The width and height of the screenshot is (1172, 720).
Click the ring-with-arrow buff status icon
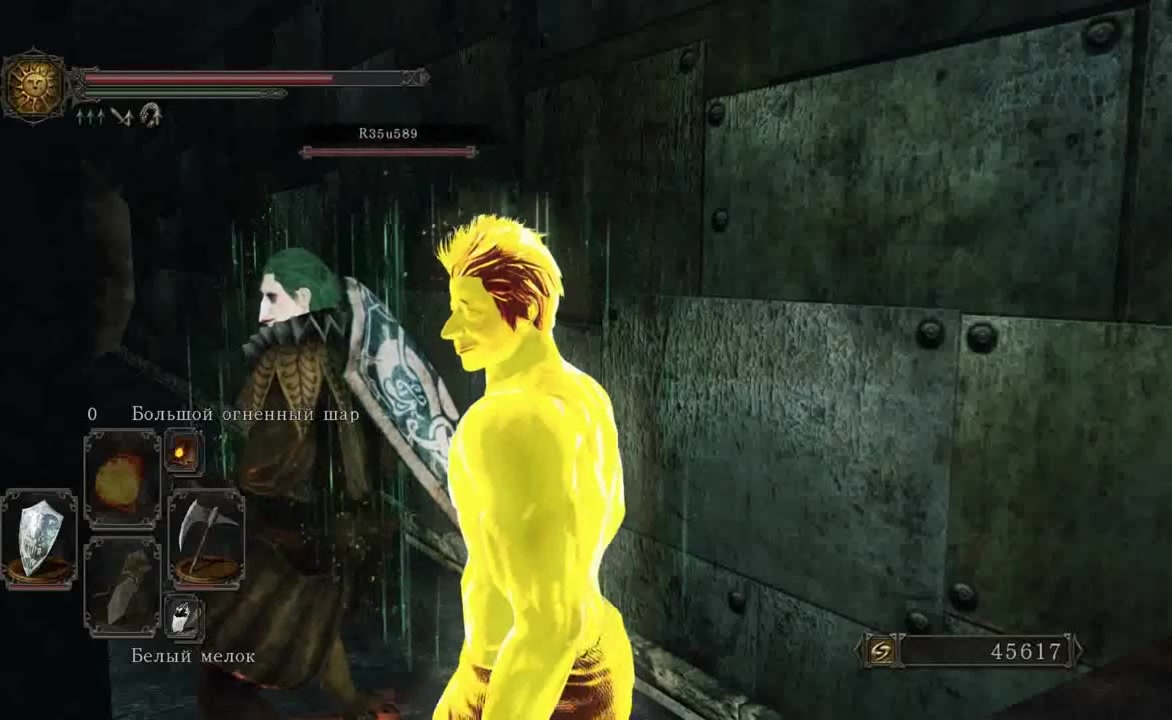pos(151,115)
